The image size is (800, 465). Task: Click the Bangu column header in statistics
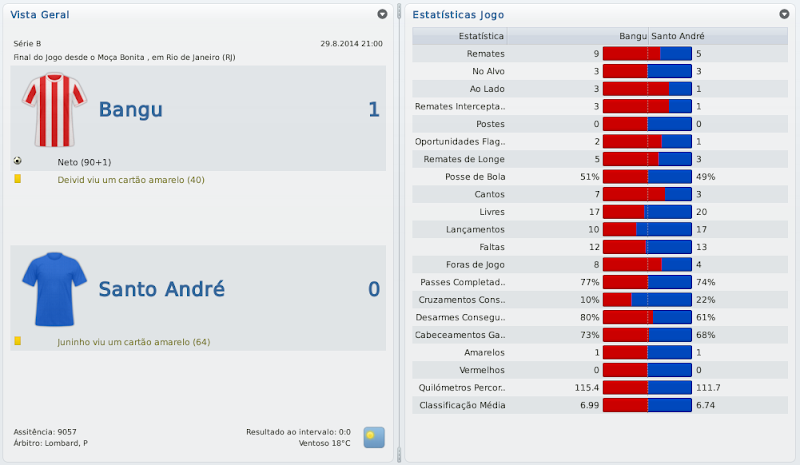pyautogui.click(x=632, y=36)
